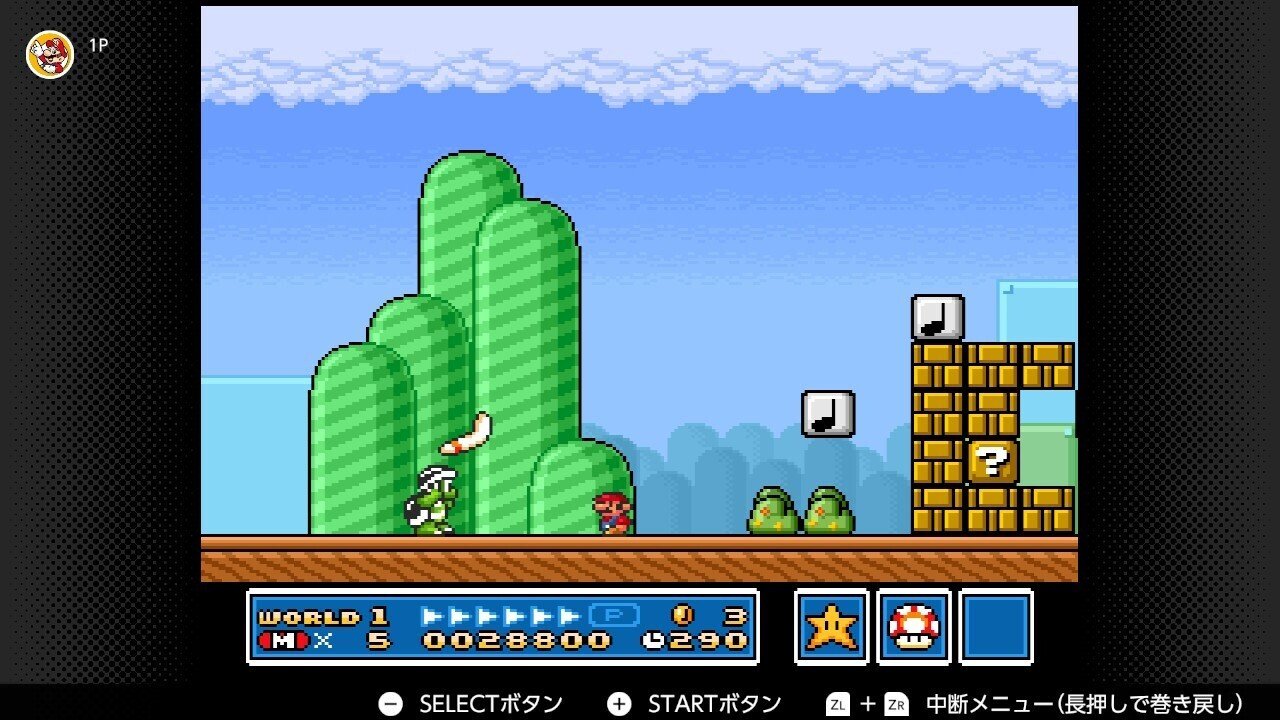
Task: Click Mario standing near the green hill
Action: tap(614, 513)
